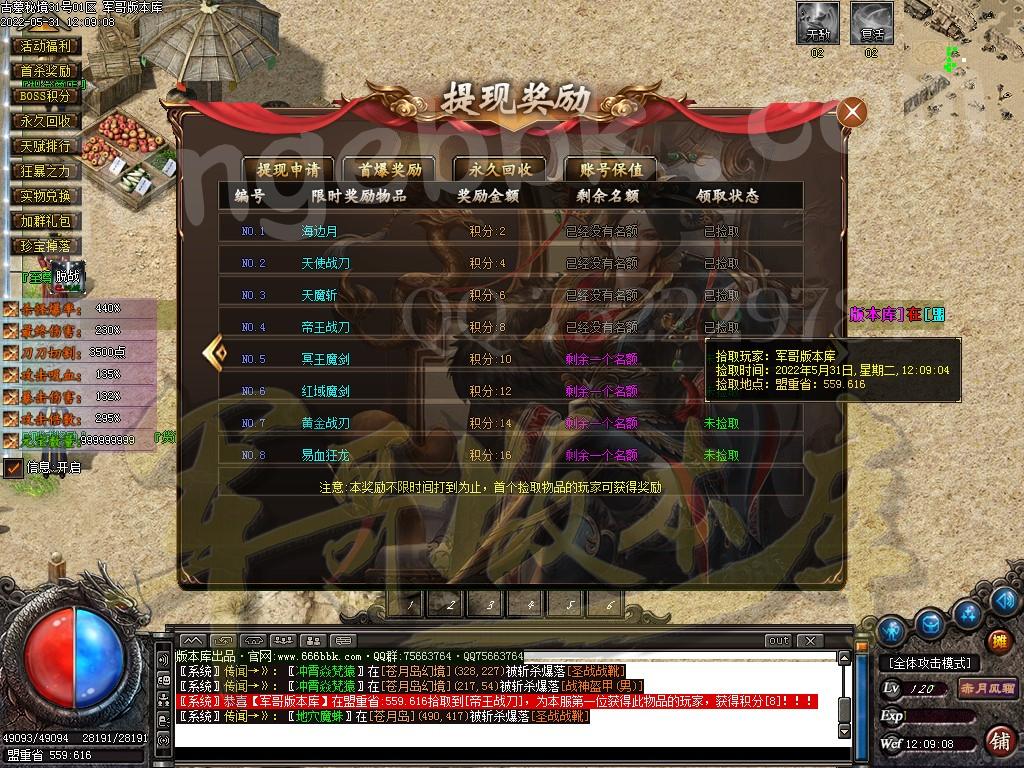Show the 天赋排行 ranking
1024x768 pixels.
[x=46, y=146]
